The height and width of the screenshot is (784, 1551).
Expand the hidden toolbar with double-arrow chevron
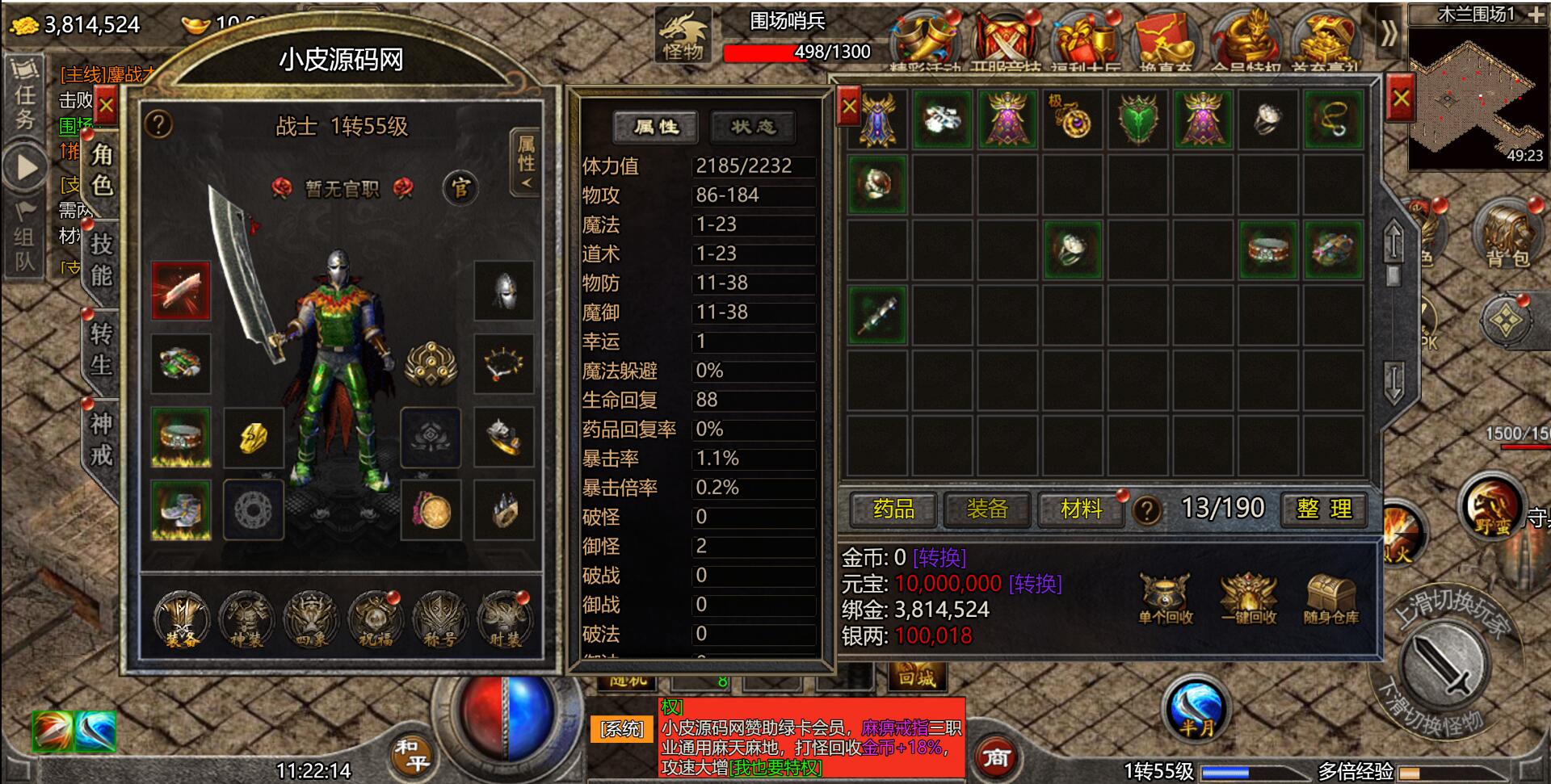[1388, 34]
